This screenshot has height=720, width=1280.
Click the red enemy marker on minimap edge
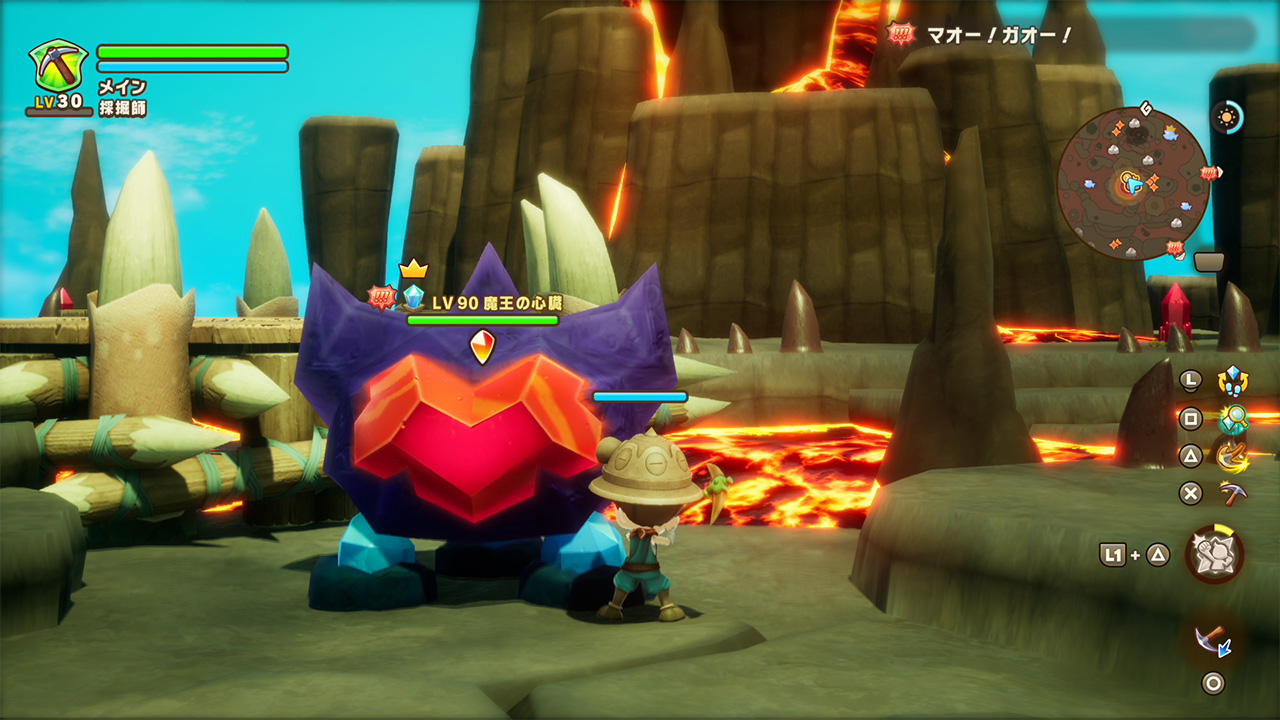click(x=1212, y=173)
